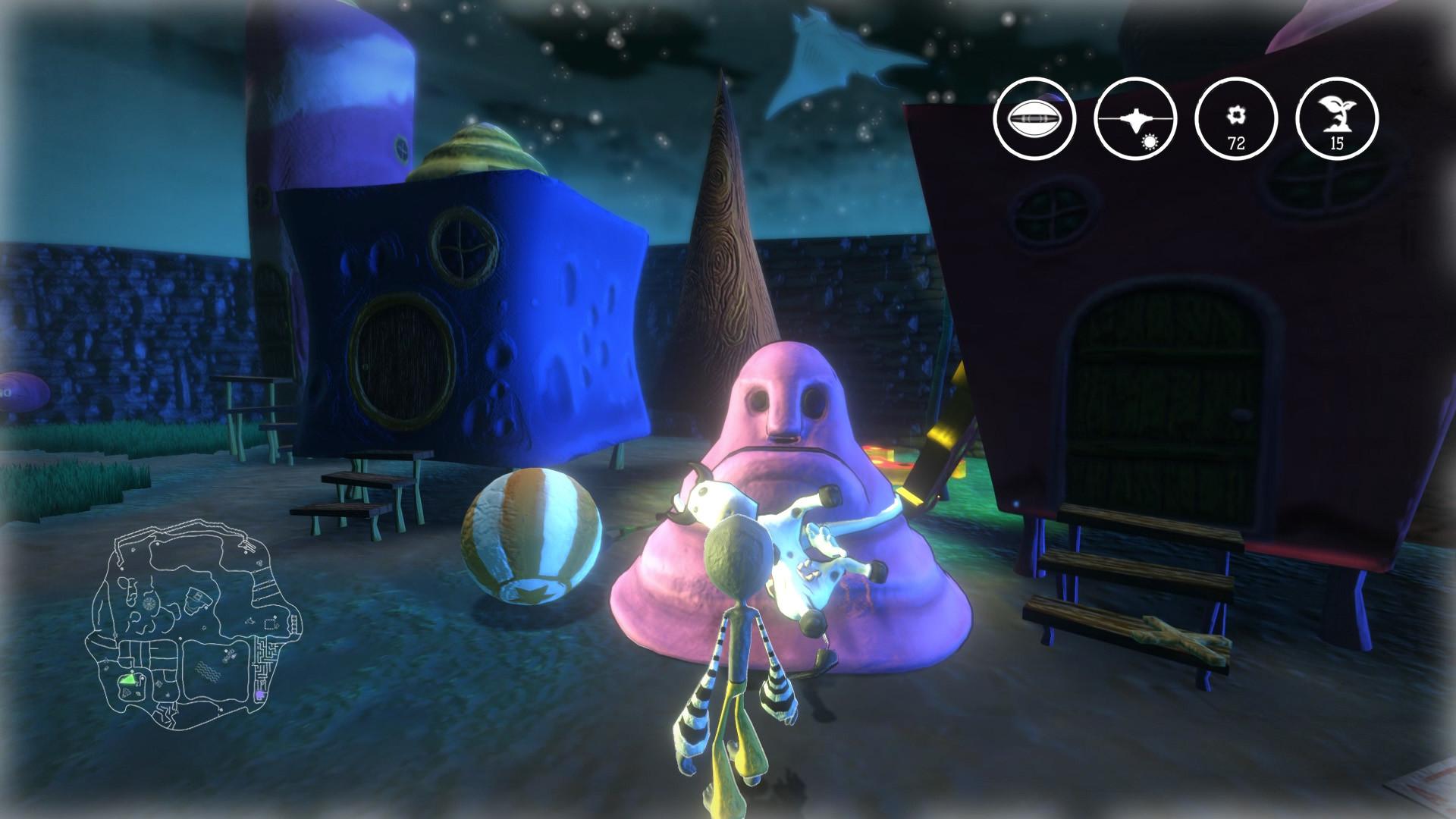Click the purple marker on the minimap

coord(260,695)
